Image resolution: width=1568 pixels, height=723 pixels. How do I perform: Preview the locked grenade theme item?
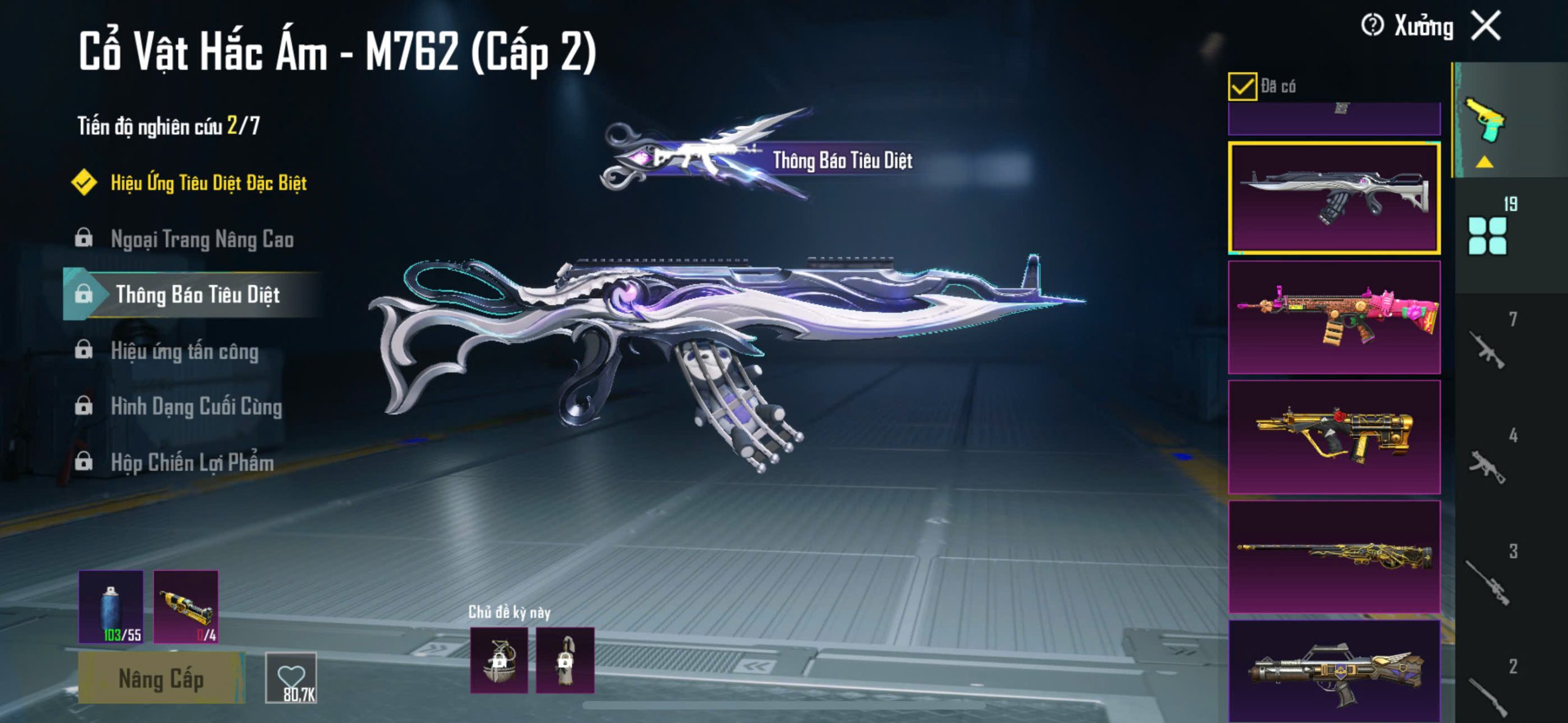pos(499,660)
